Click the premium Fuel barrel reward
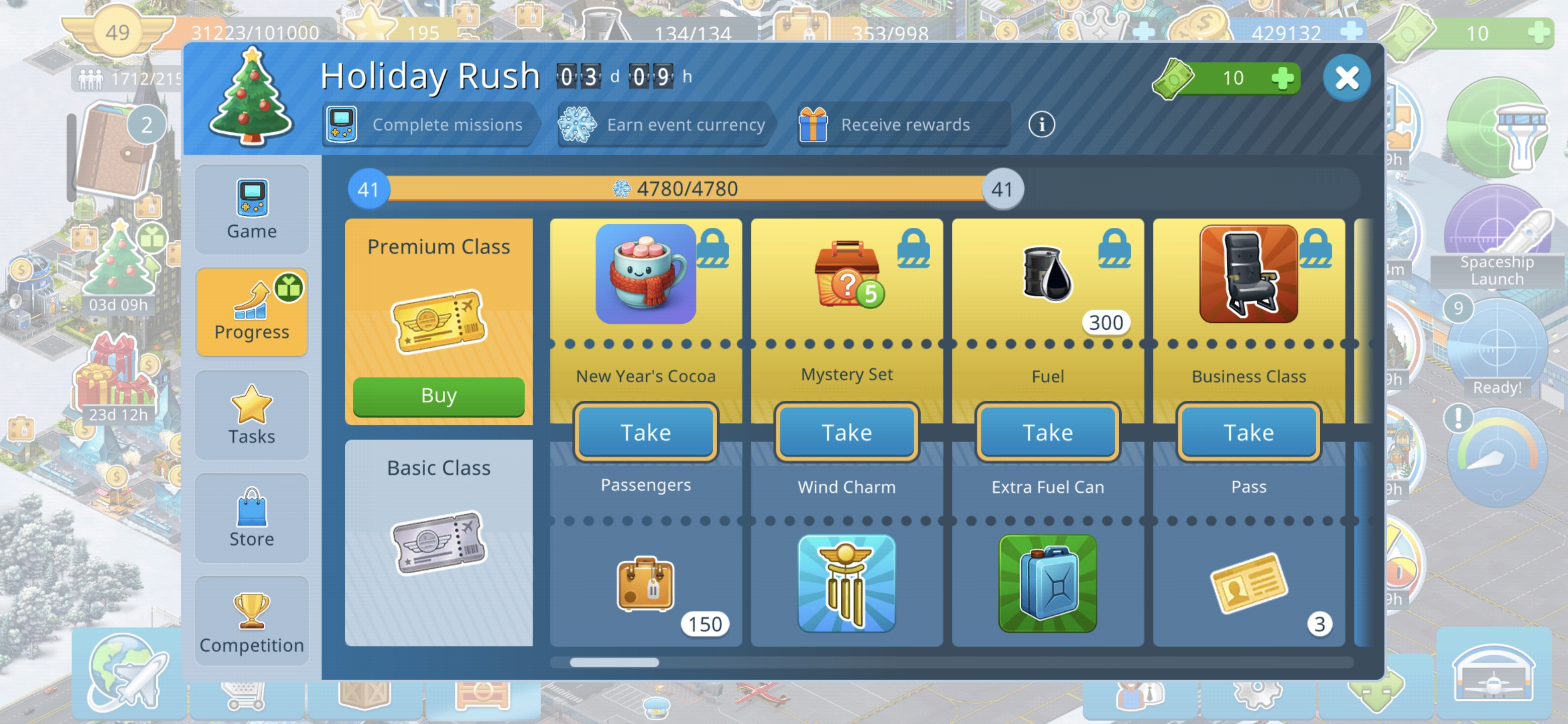This screenshot has width=1568, height=724. (x=1047, y=275)
